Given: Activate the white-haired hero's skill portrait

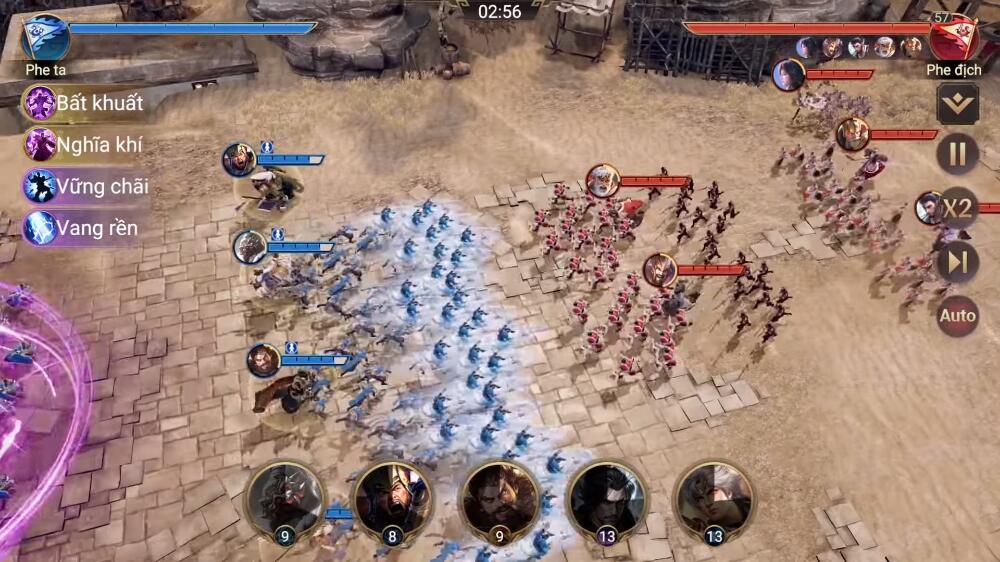Looking at the screenshot, I should (713, 500).
